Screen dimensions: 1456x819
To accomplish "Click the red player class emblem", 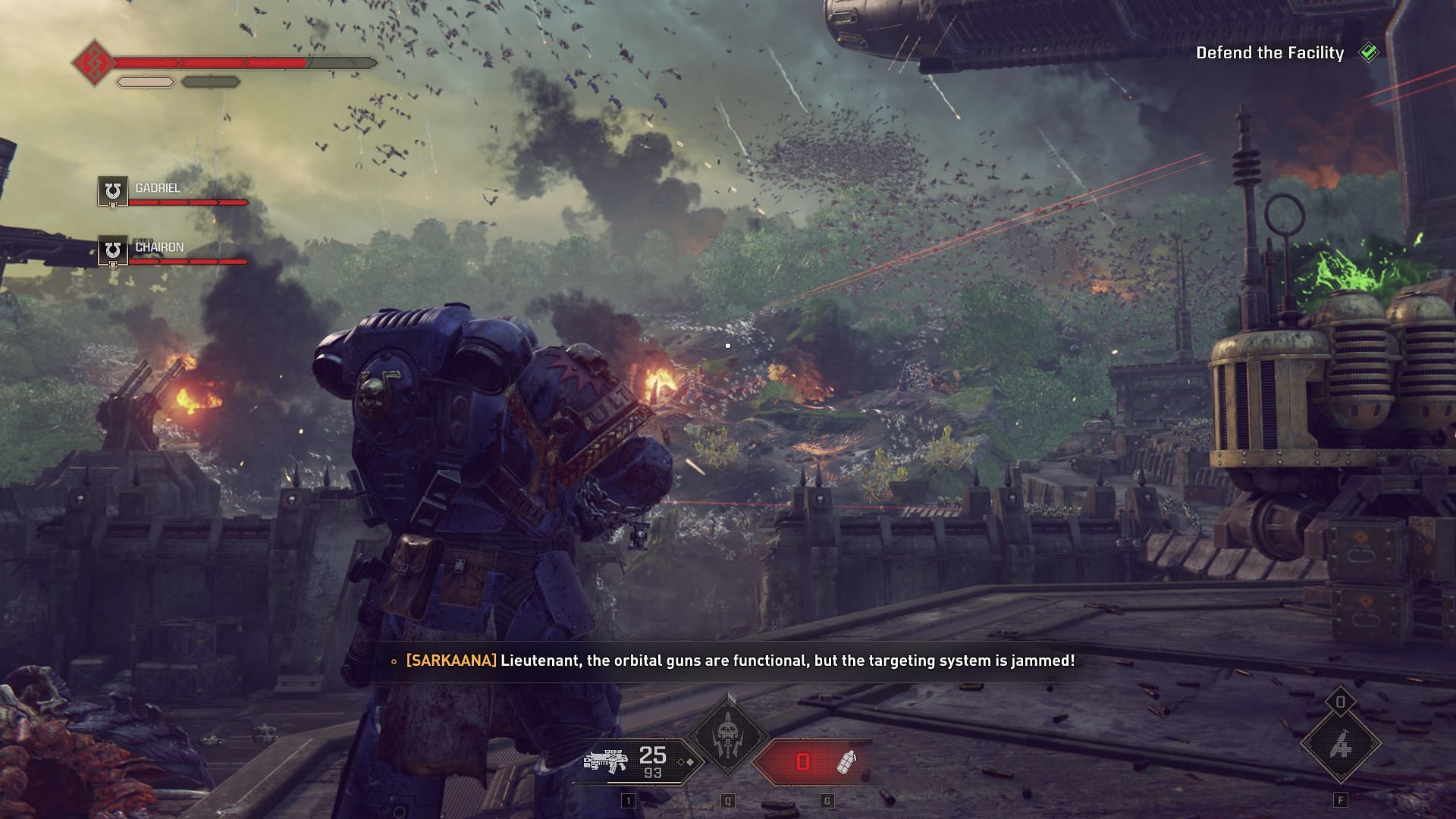I will click(x=94, y=62).
